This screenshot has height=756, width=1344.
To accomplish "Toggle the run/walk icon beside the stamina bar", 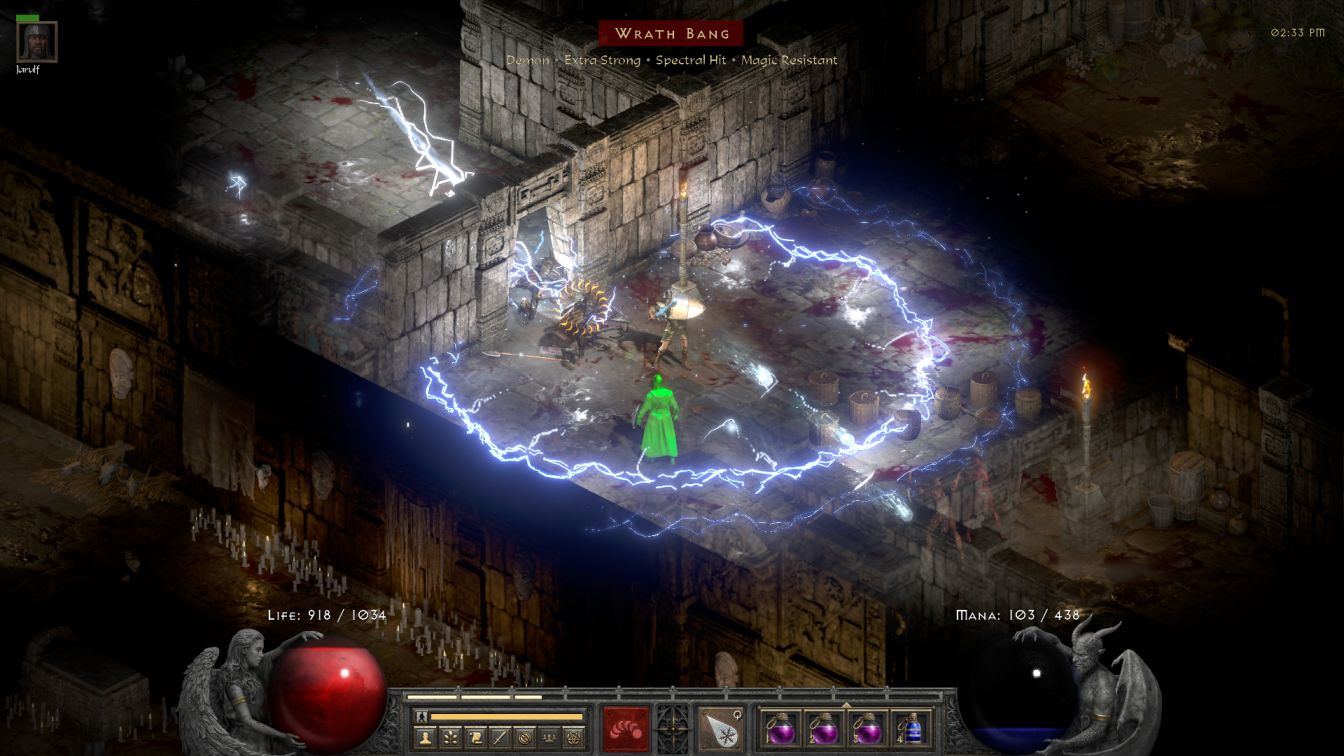I will [422, 717].
